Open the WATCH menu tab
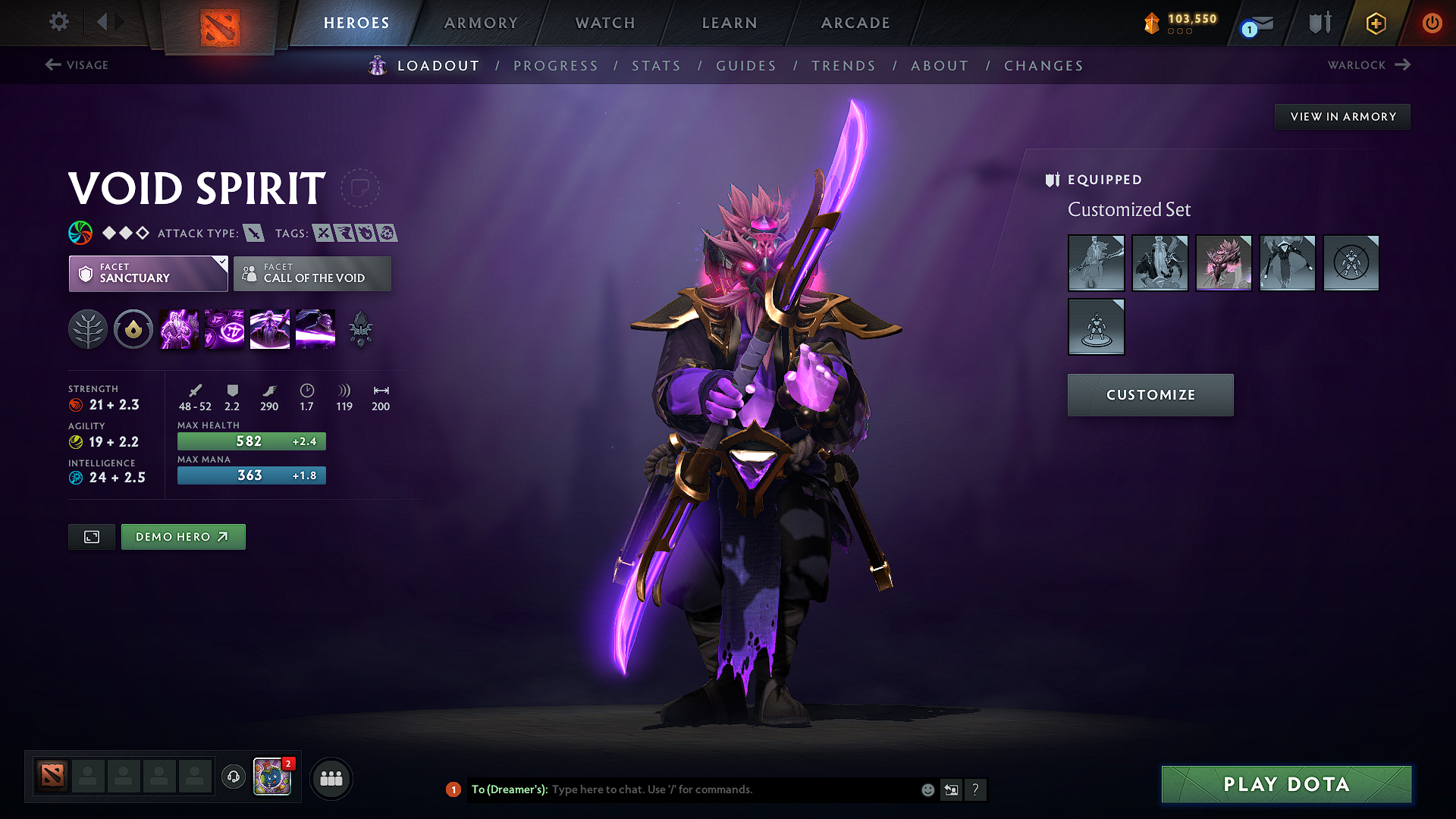1456x819 pixels. pos(604,23)
